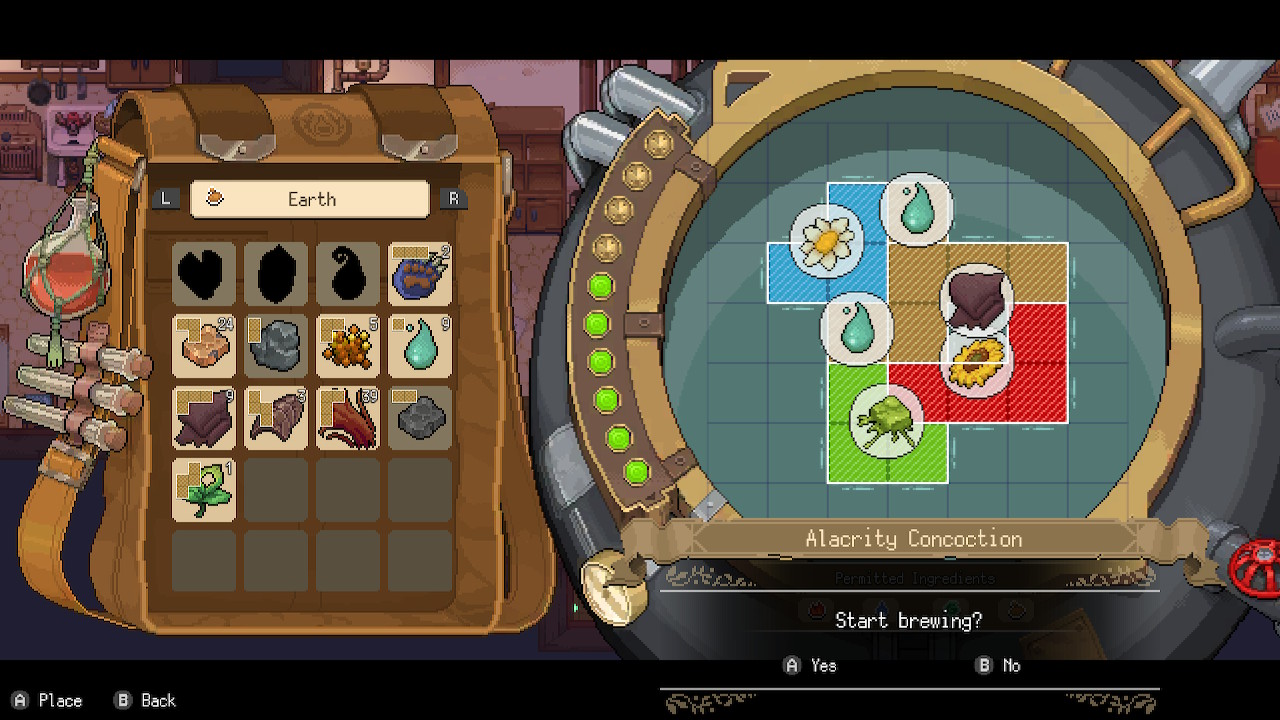Pick the green slime cube in the cauldron
1280x720 pixels.
click(886, 420)
